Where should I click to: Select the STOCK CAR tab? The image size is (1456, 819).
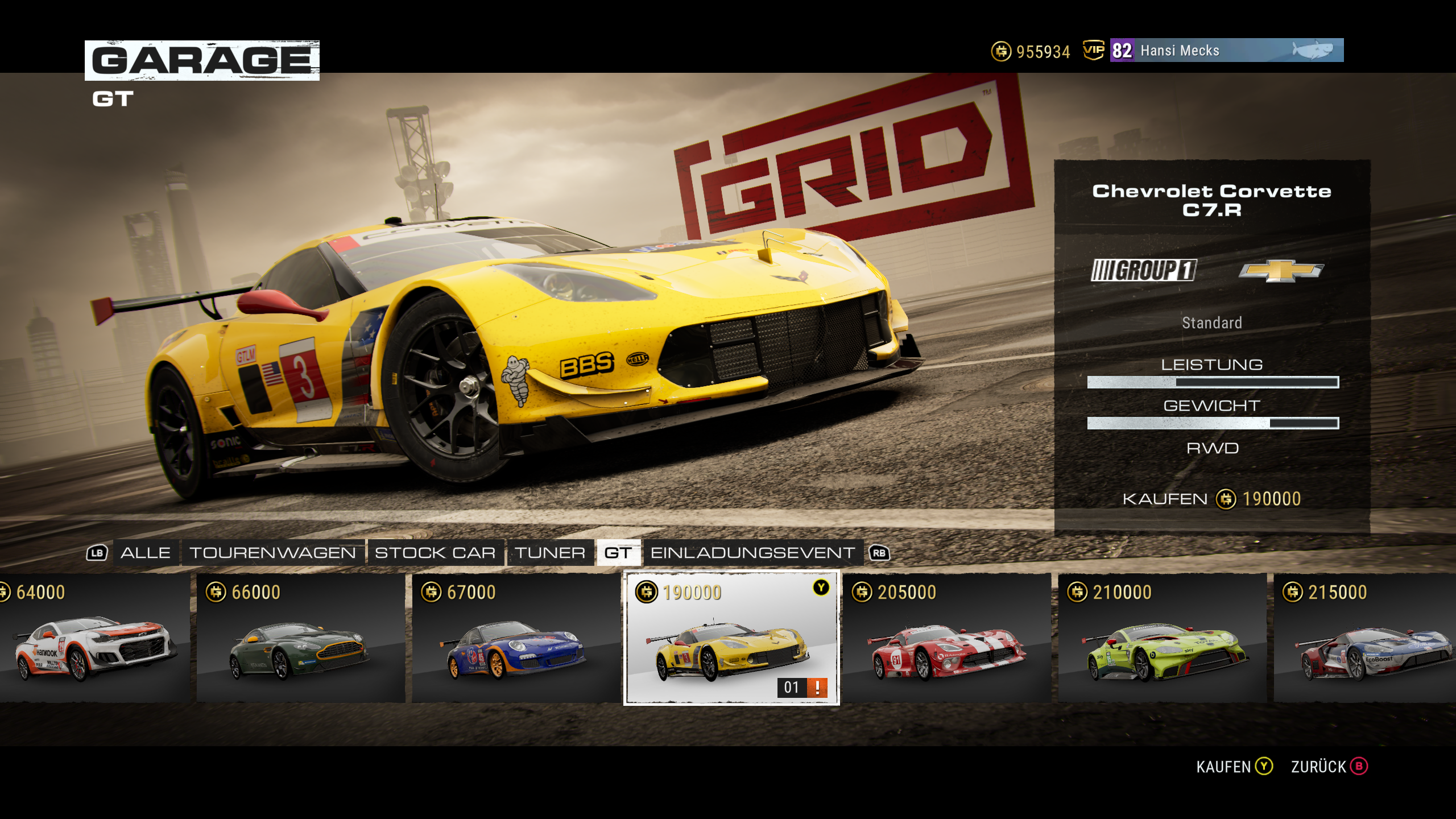click(436, 552)
